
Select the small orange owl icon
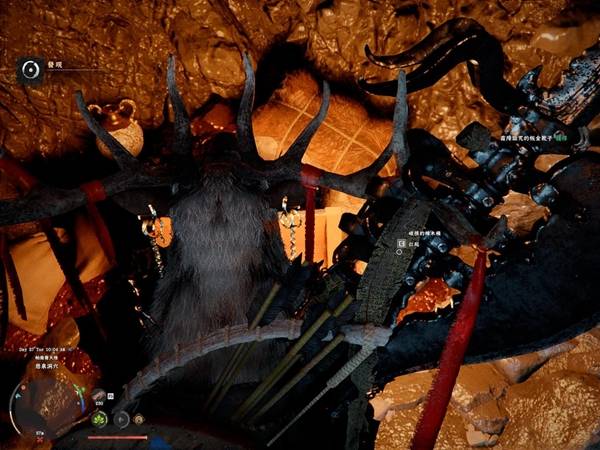pyautogui.click(x=139, y=419)
